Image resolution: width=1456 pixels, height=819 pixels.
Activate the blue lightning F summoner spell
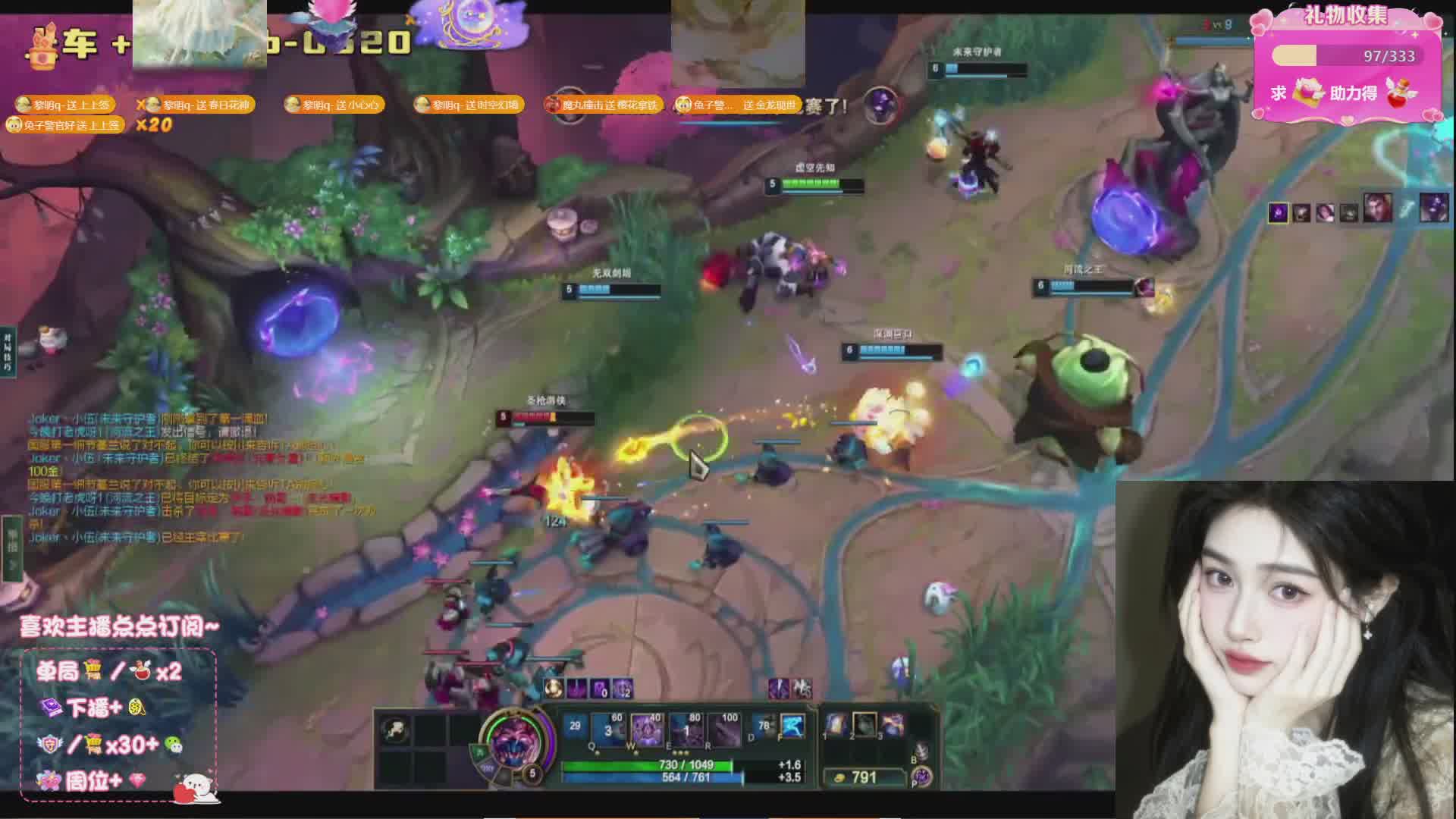pyautogui.click(x=792, y=727)
